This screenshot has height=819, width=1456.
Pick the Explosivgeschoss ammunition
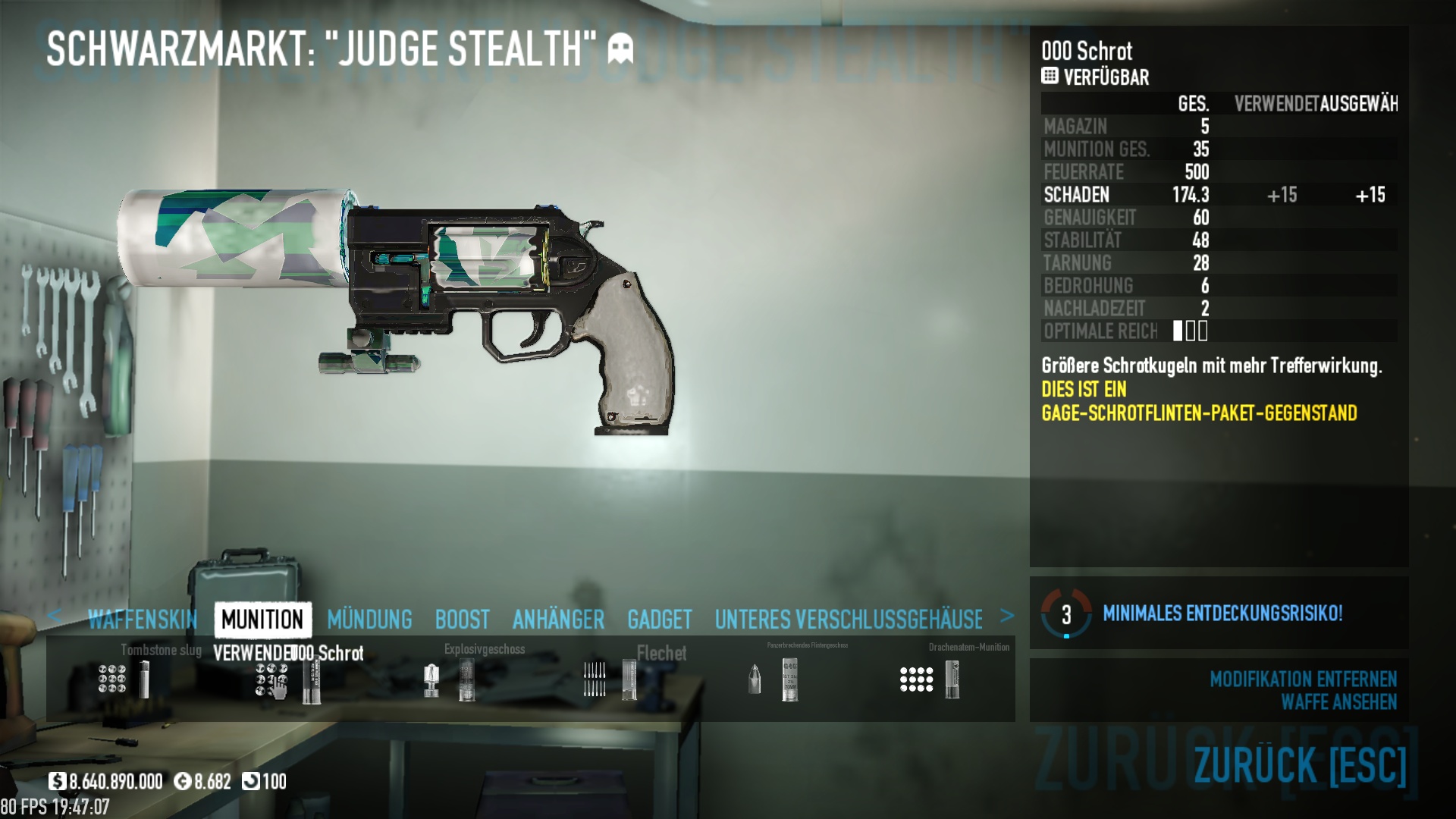click(450, 679)
